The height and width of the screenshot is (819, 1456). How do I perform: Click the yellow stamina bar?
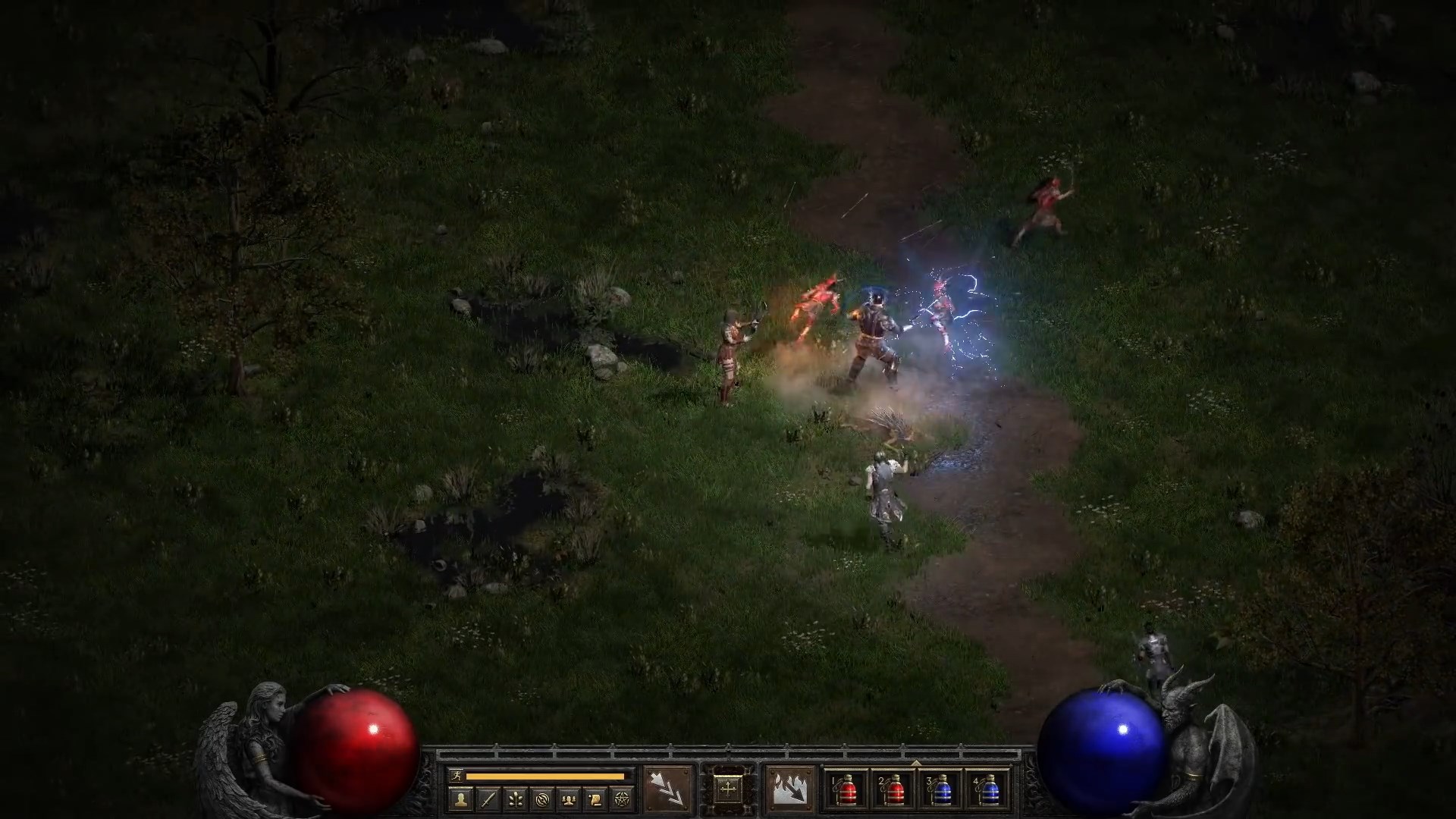click(x=546, y=776)
